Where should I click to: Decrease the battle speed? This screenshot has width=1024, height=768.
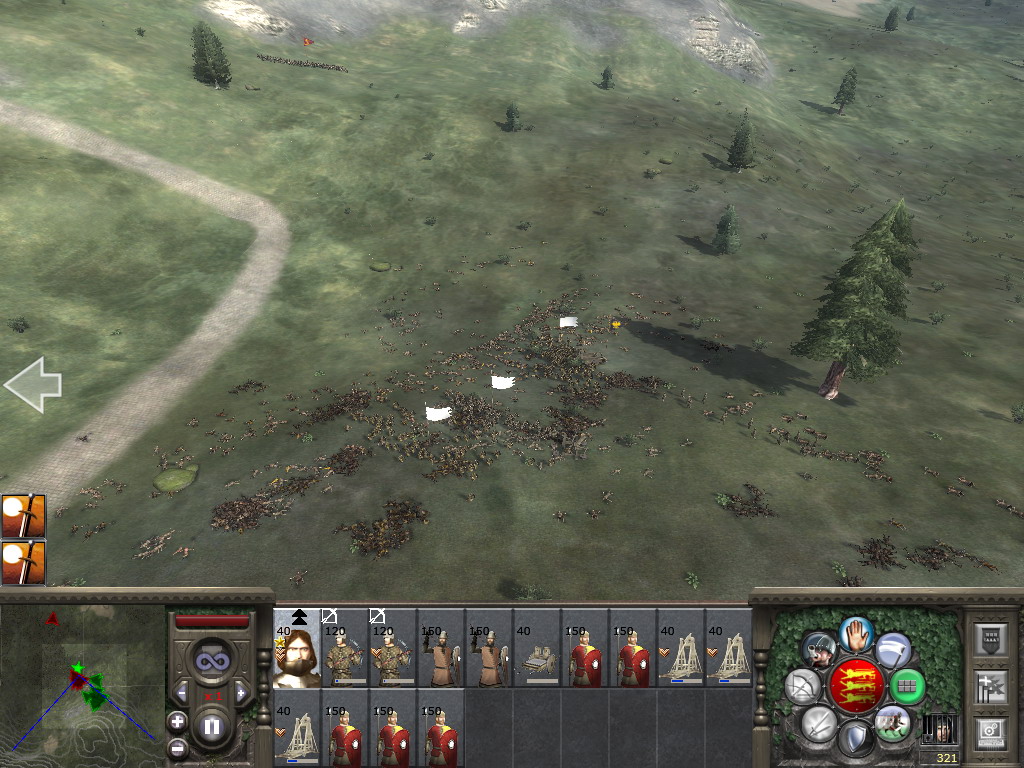pos(181,693)
